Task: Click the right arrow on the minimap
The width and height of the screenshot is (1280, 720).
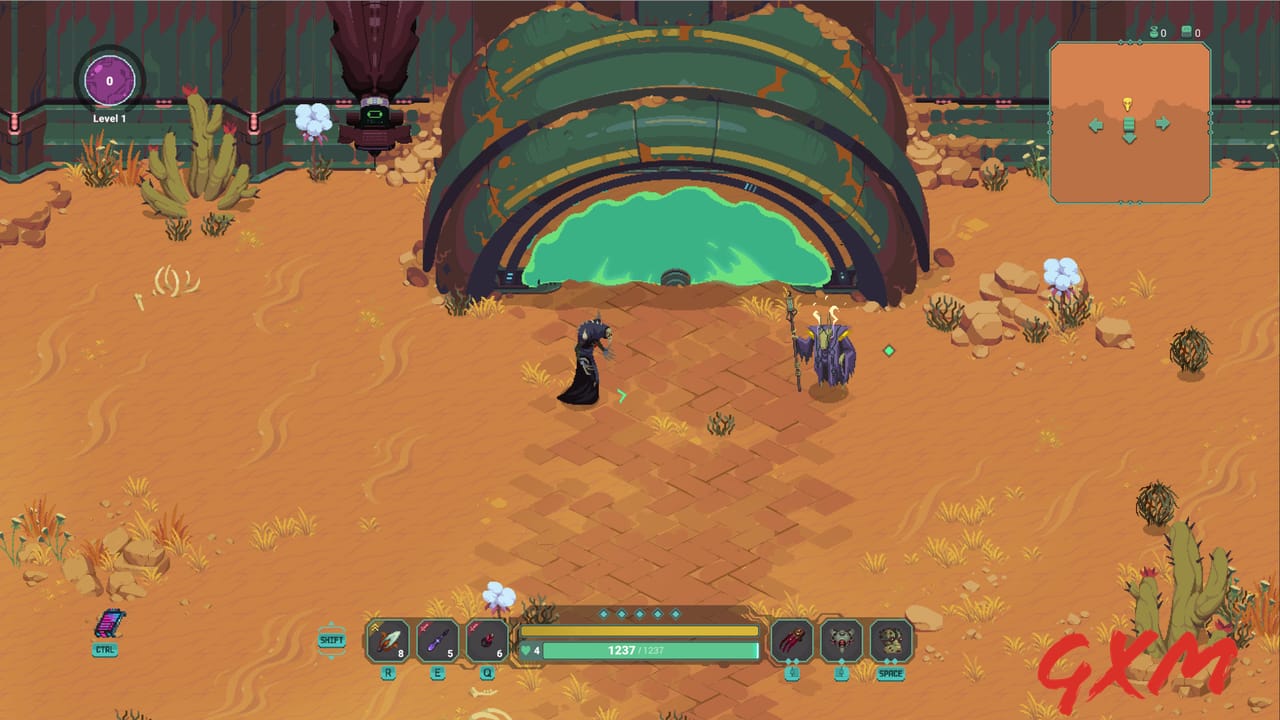Action: 1162,123
